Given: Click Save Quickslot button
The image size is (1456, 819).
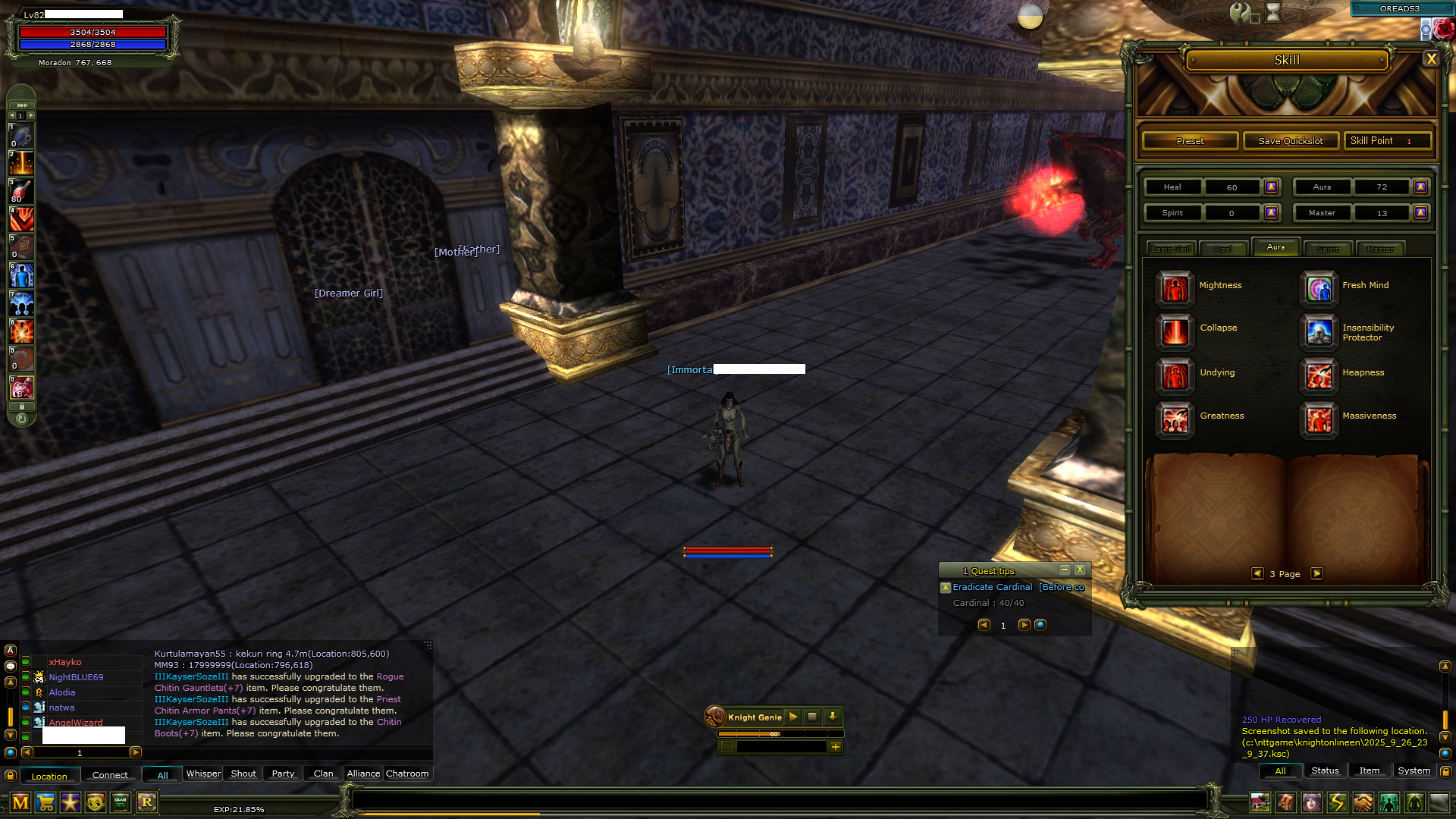Looking at the screenshot, I should pos(1290,141).
